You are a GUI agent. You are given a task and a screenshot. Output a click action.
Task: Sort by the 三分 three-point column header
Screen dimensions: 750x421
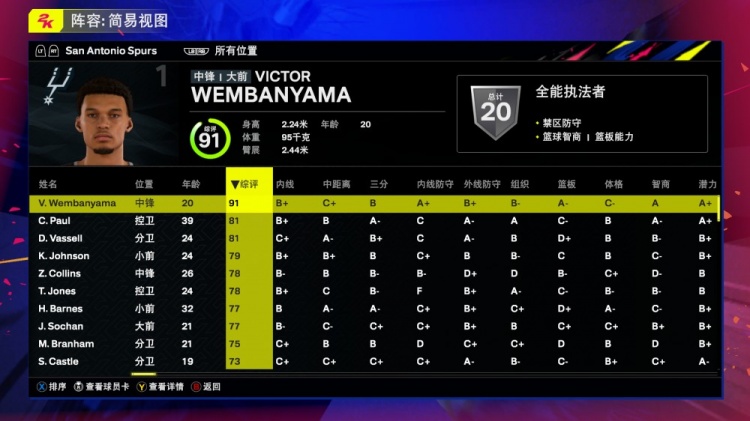[x=378, y=185]
